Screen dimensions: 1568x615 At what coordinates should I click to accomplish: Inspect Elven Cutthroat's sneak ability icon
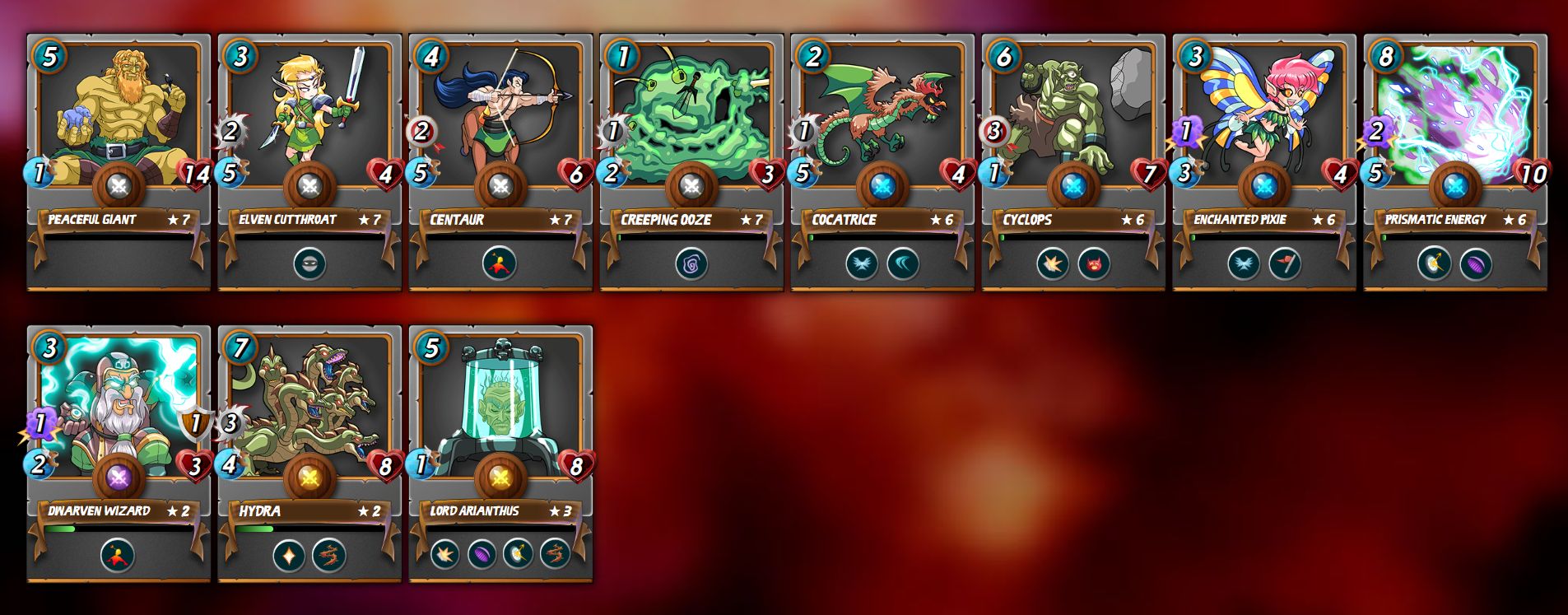[309, 264]
